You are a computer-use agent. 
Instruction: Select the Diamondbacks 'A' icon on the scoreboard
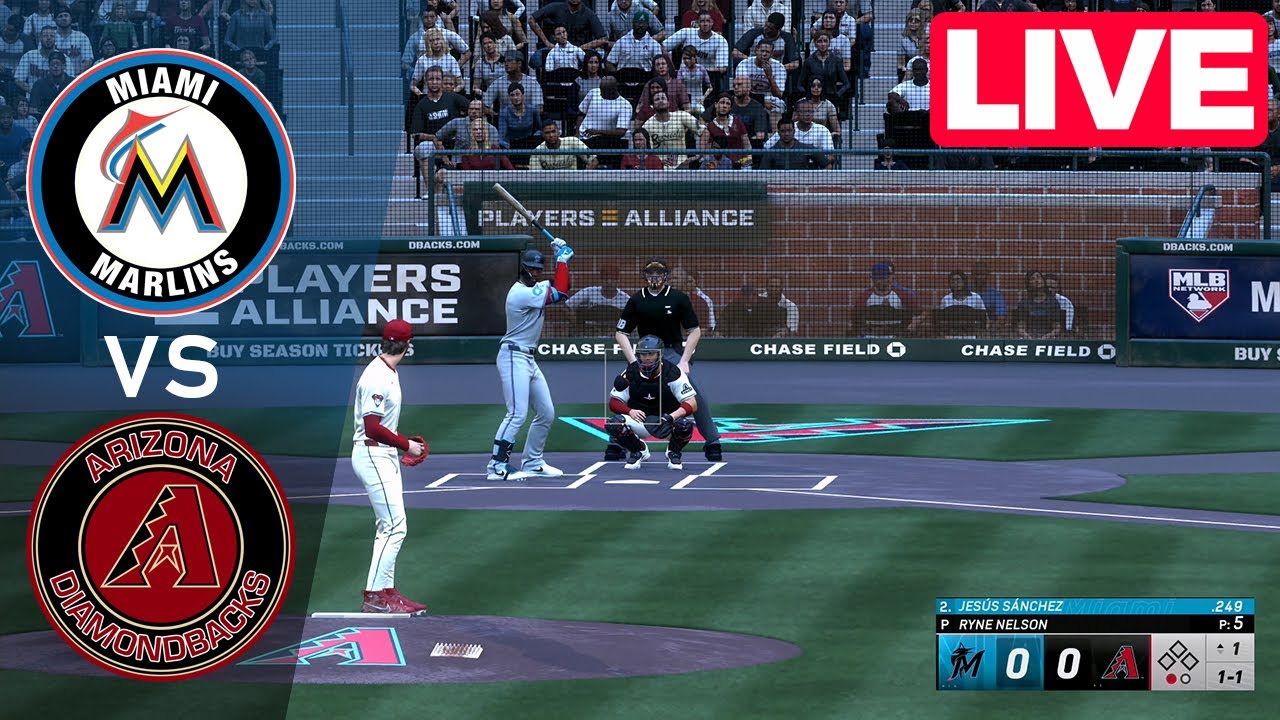pos(1122,662)
